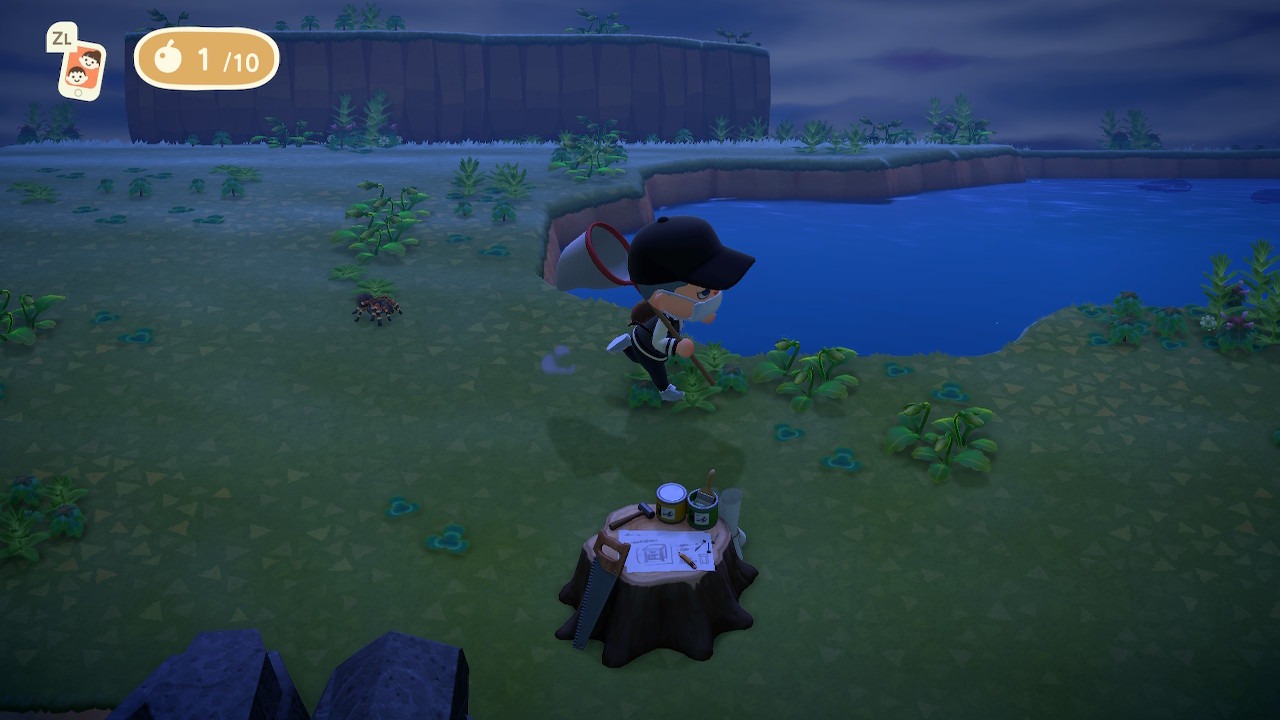Click the phone home button circle

(79, 92)
